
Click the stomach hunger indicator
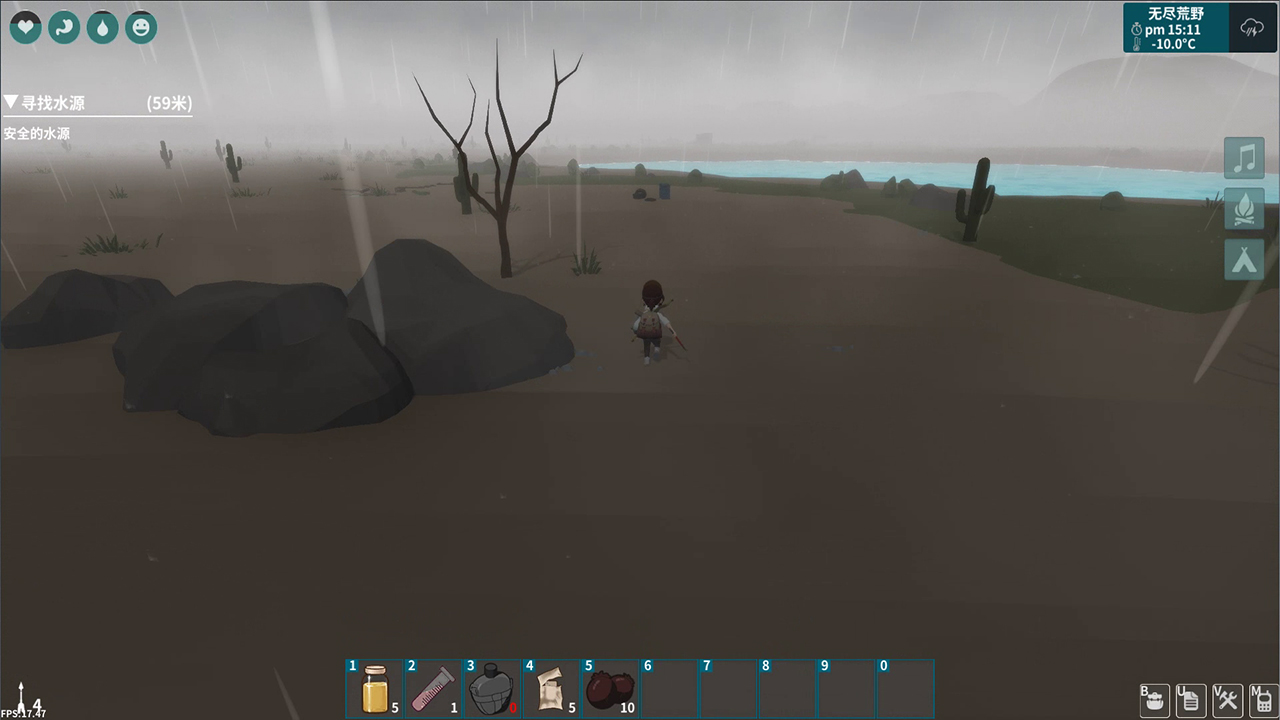(x=64, y=27)
